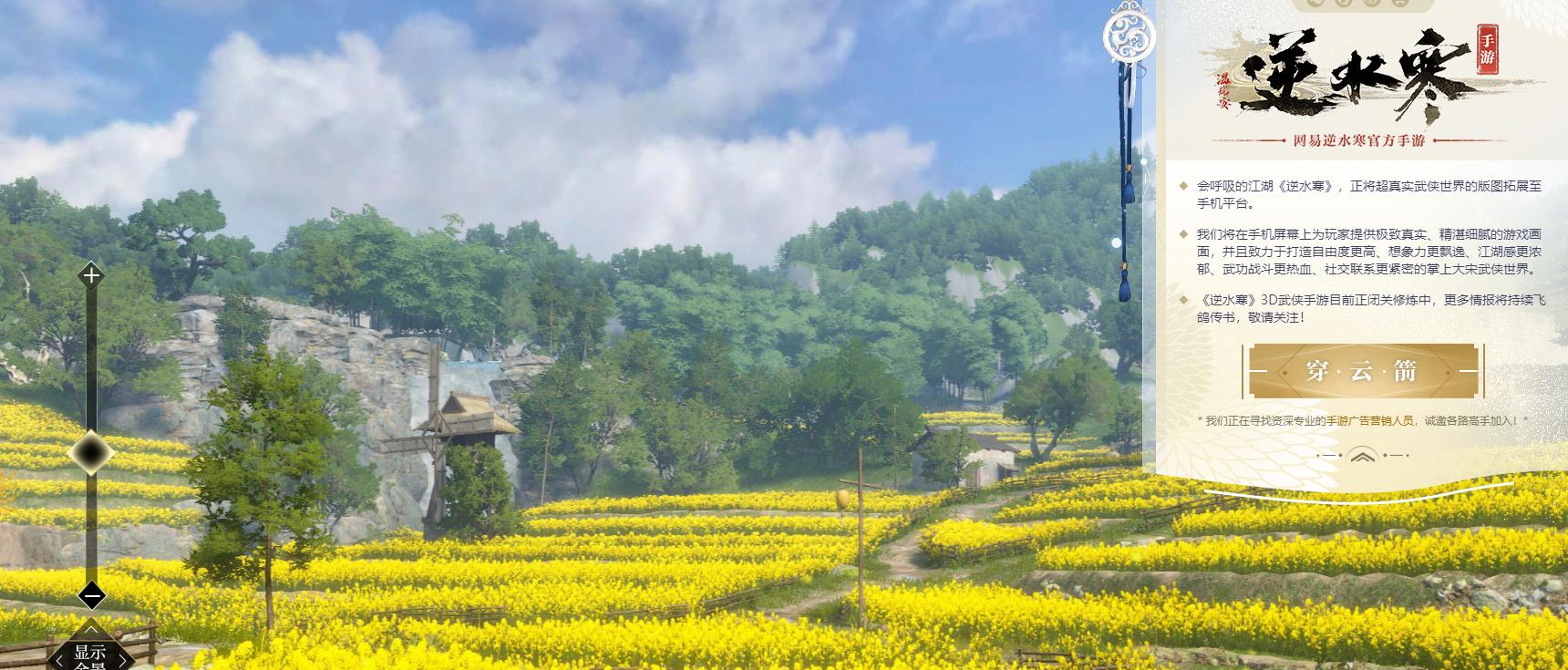Viewport: 1568px width, 670px height.
Task: Toggle 显示全景 to show the full panorama
Action: pyautogui.click(x=89, y=653)
